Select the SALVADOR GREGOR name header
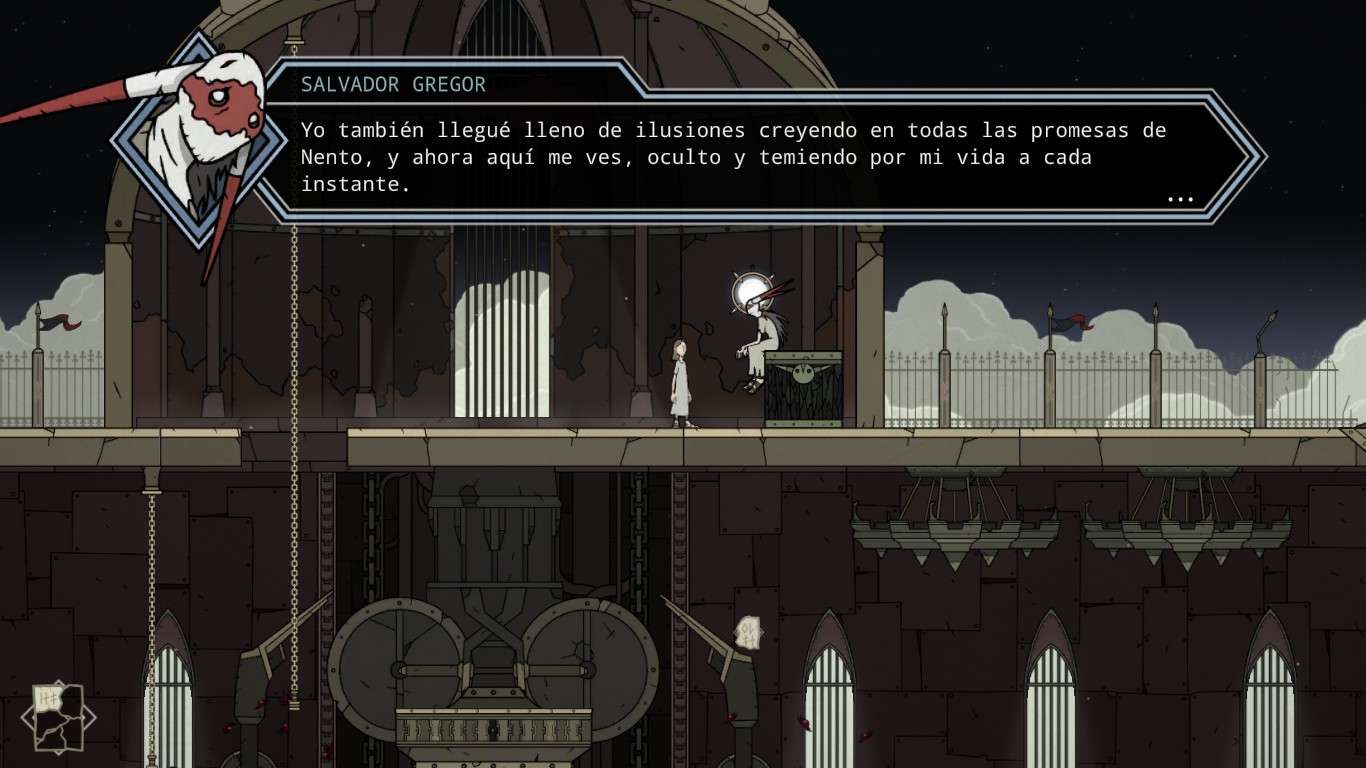Viewport: 1366px width, 768px height. [x=390, y=85]
